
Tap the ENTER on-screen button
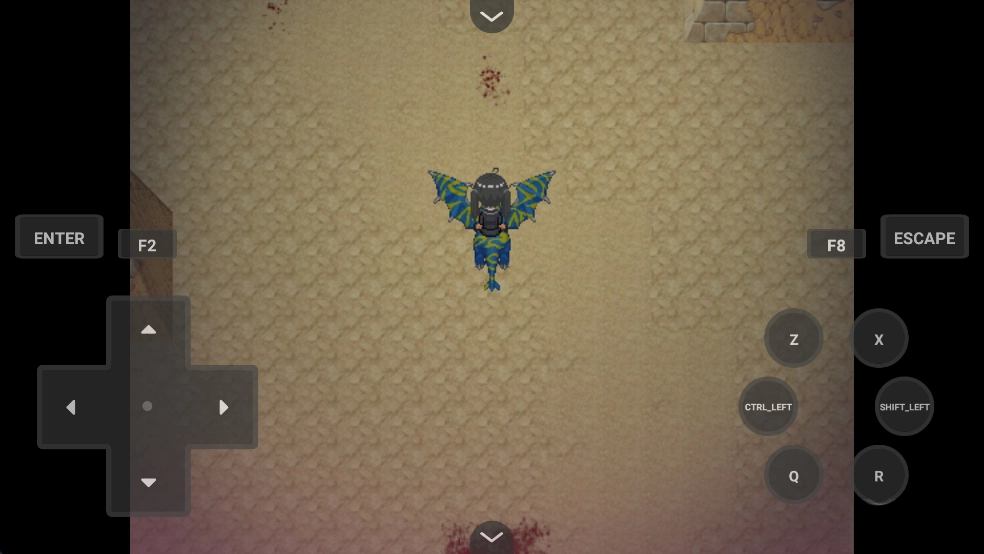coord(59,238)
